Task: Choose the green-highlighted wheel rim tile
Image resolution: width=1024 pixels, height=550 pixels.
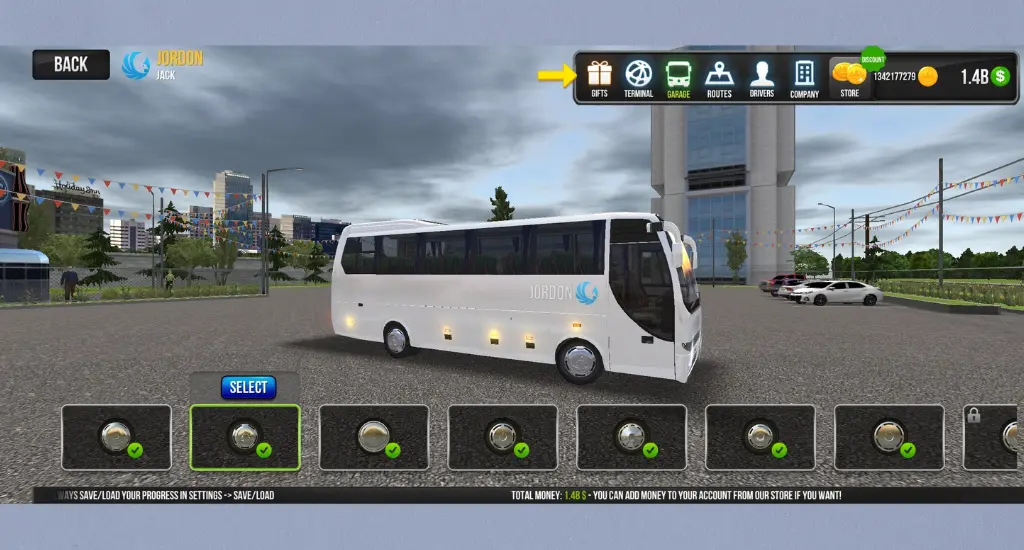Action: pos(245,437)
